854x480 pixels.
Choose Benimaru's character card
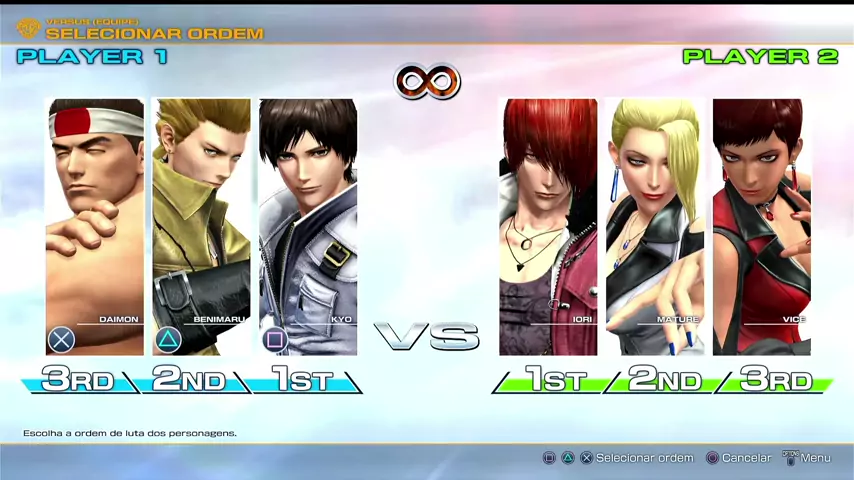[201, 226]
